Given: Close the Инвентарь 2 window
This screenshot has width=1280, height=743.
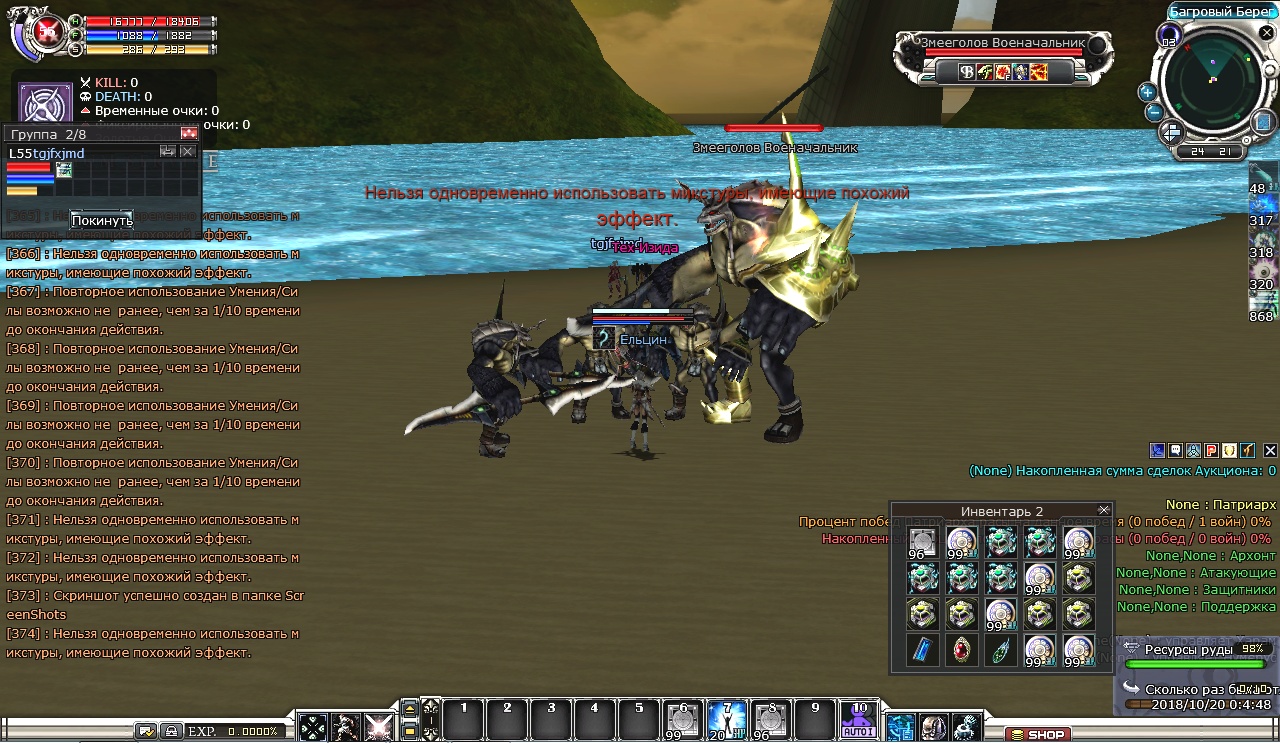Looking at the screenshot, I should pyautogui.click(x=1104, y=511).
